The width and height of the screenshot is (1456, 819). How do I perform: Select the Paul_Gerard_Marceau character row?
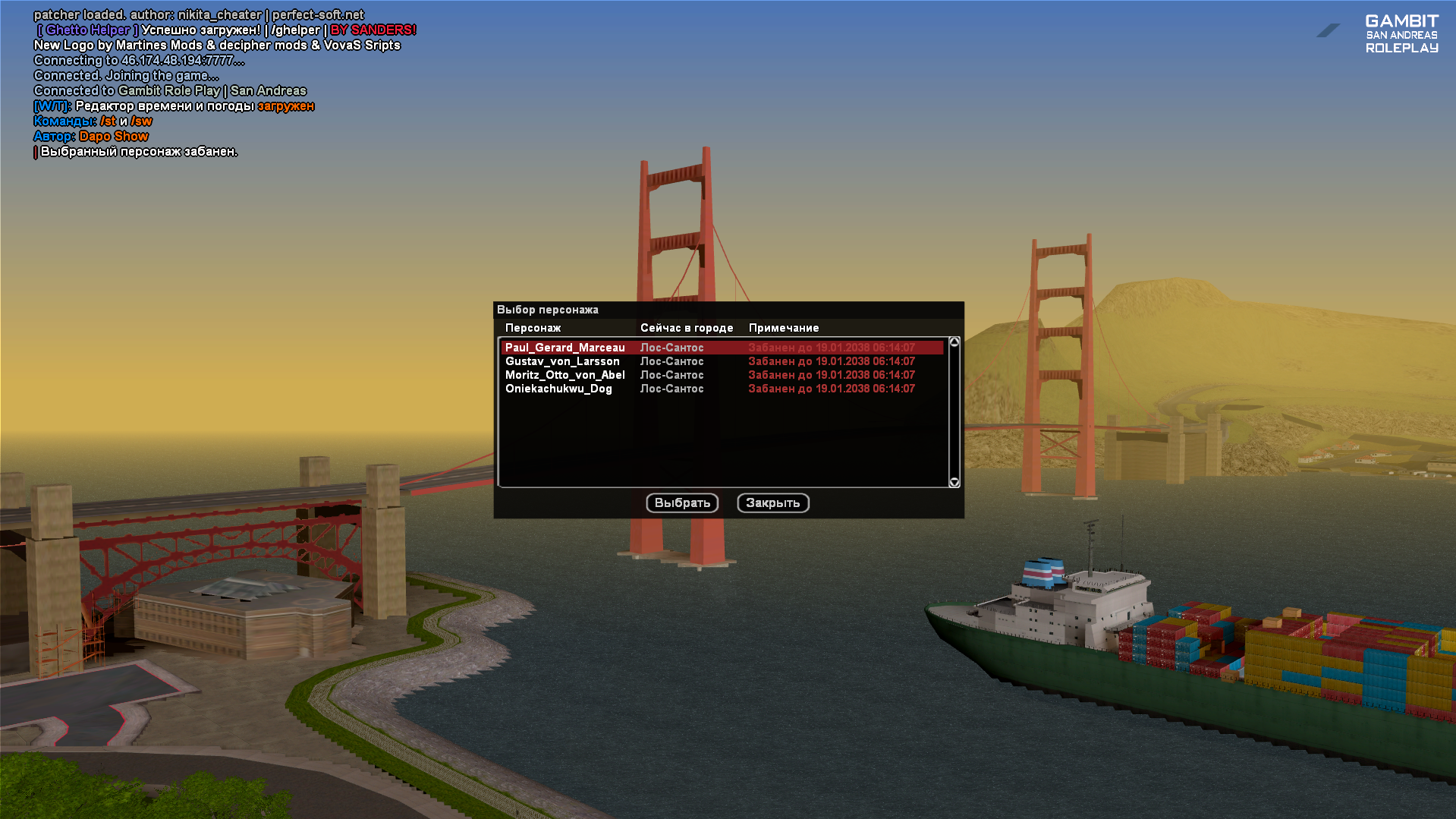[x=565, y=348]
